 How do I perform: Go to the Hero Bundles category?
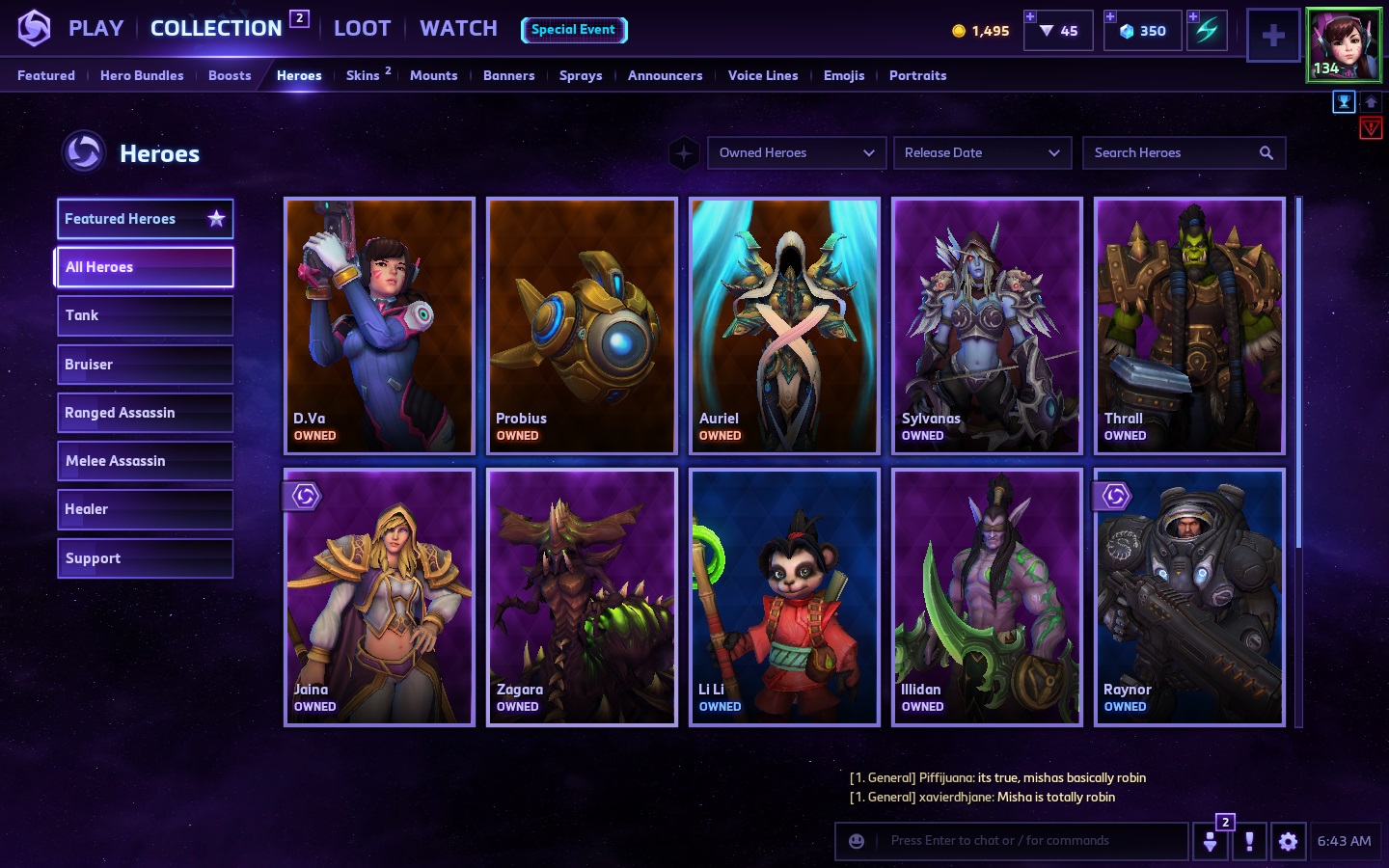[x=142, y=75]
